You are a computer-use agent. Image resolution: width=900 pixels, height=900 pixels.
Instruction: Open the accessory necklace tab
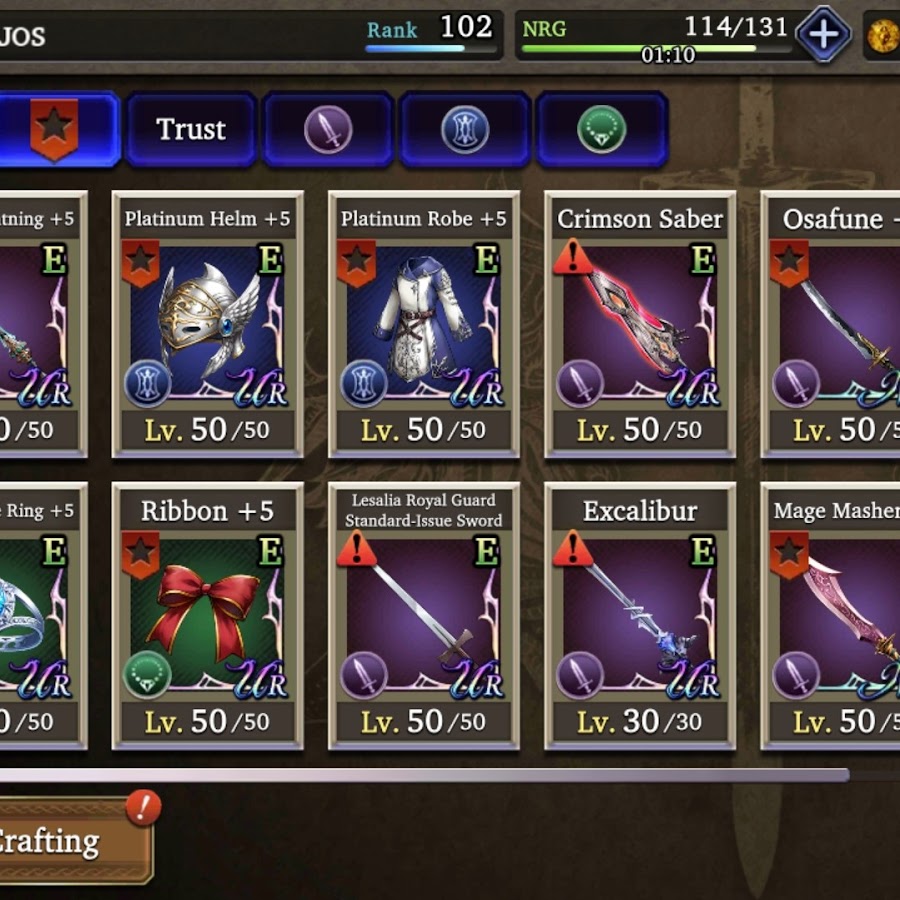[602, 130]
